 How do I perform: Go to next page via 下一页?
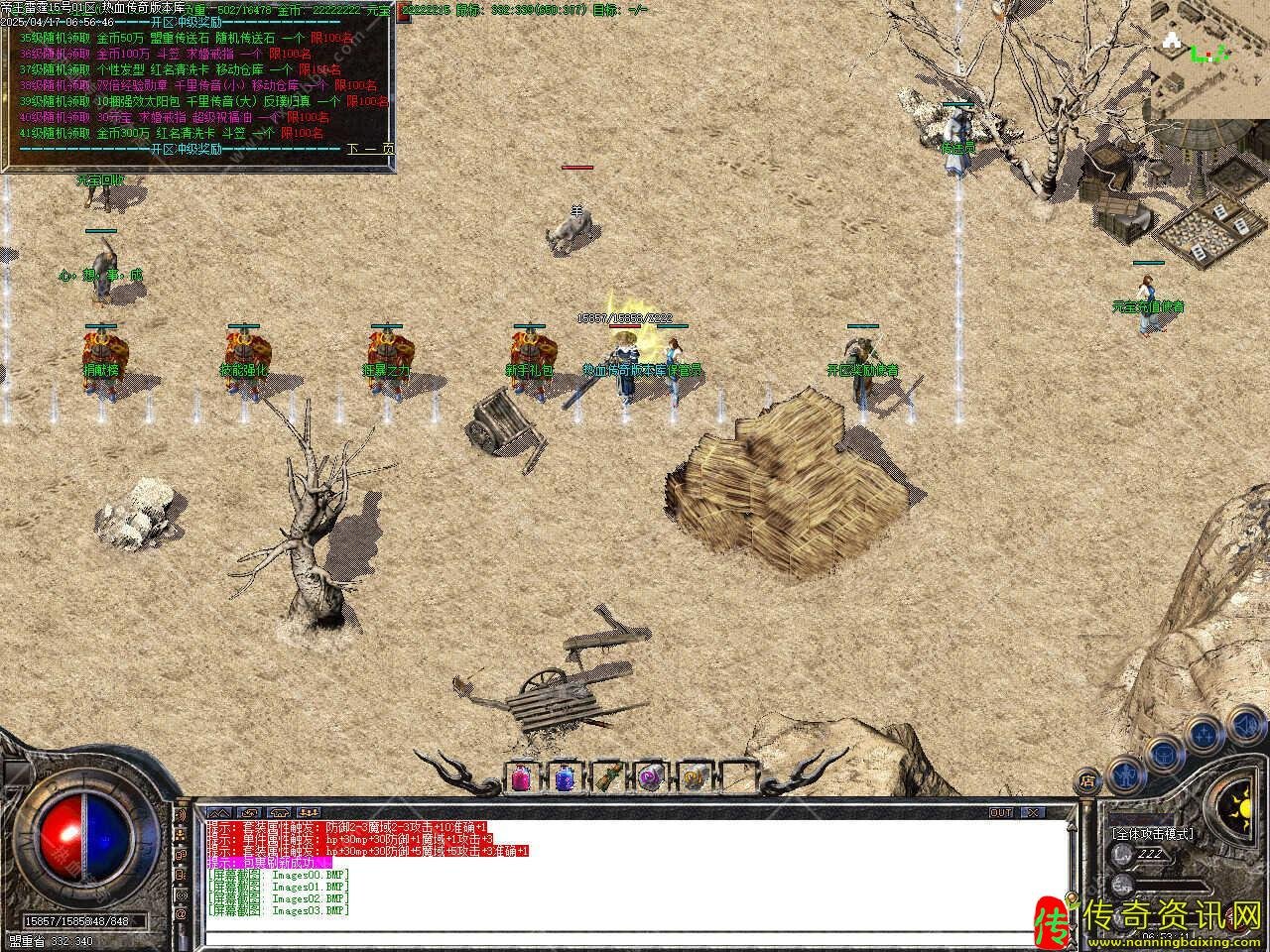370,149
